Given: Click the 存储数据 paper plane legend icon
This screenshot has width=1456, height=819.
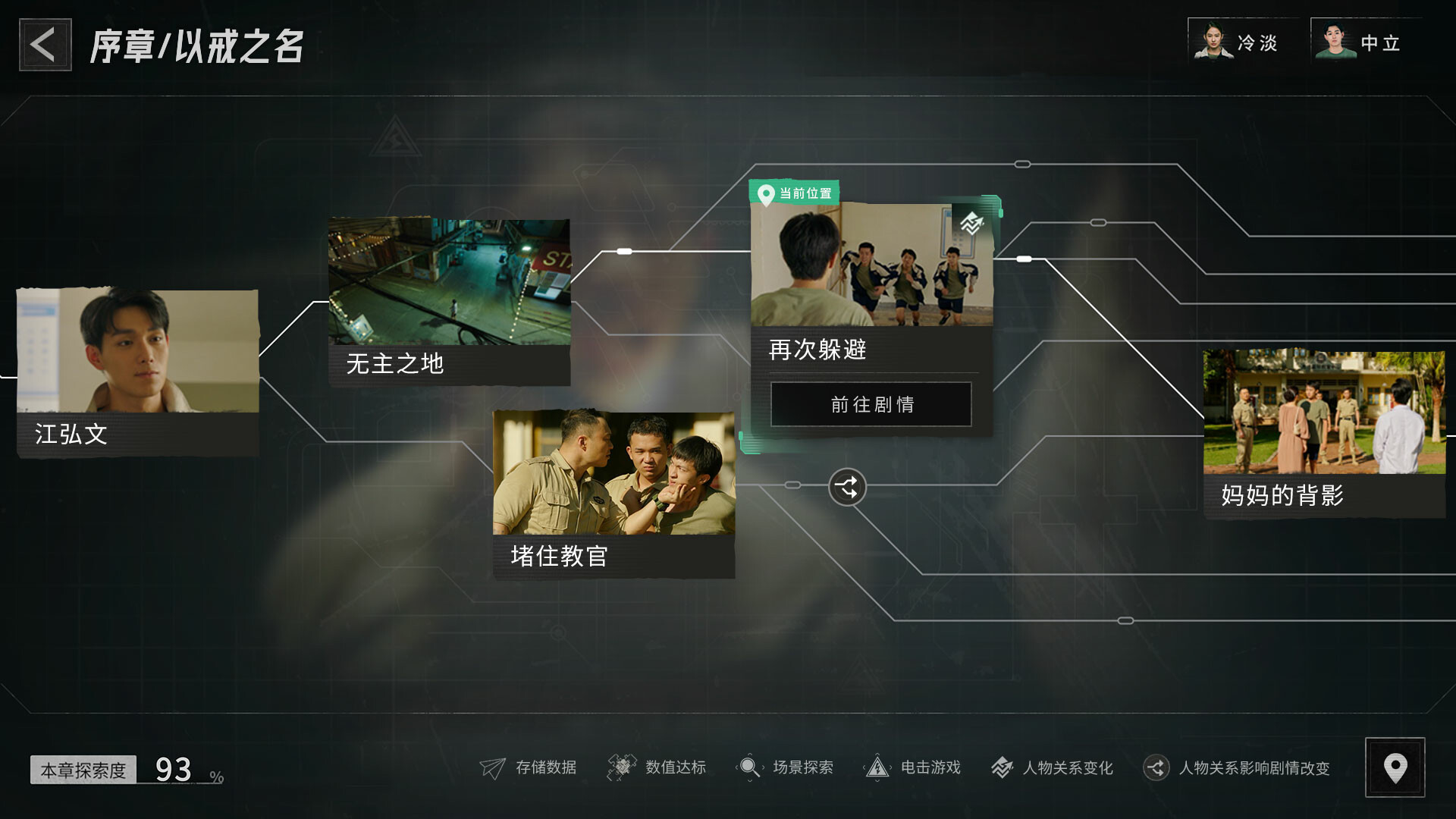Looking at the screenshot, I should [x=494, y=767].
